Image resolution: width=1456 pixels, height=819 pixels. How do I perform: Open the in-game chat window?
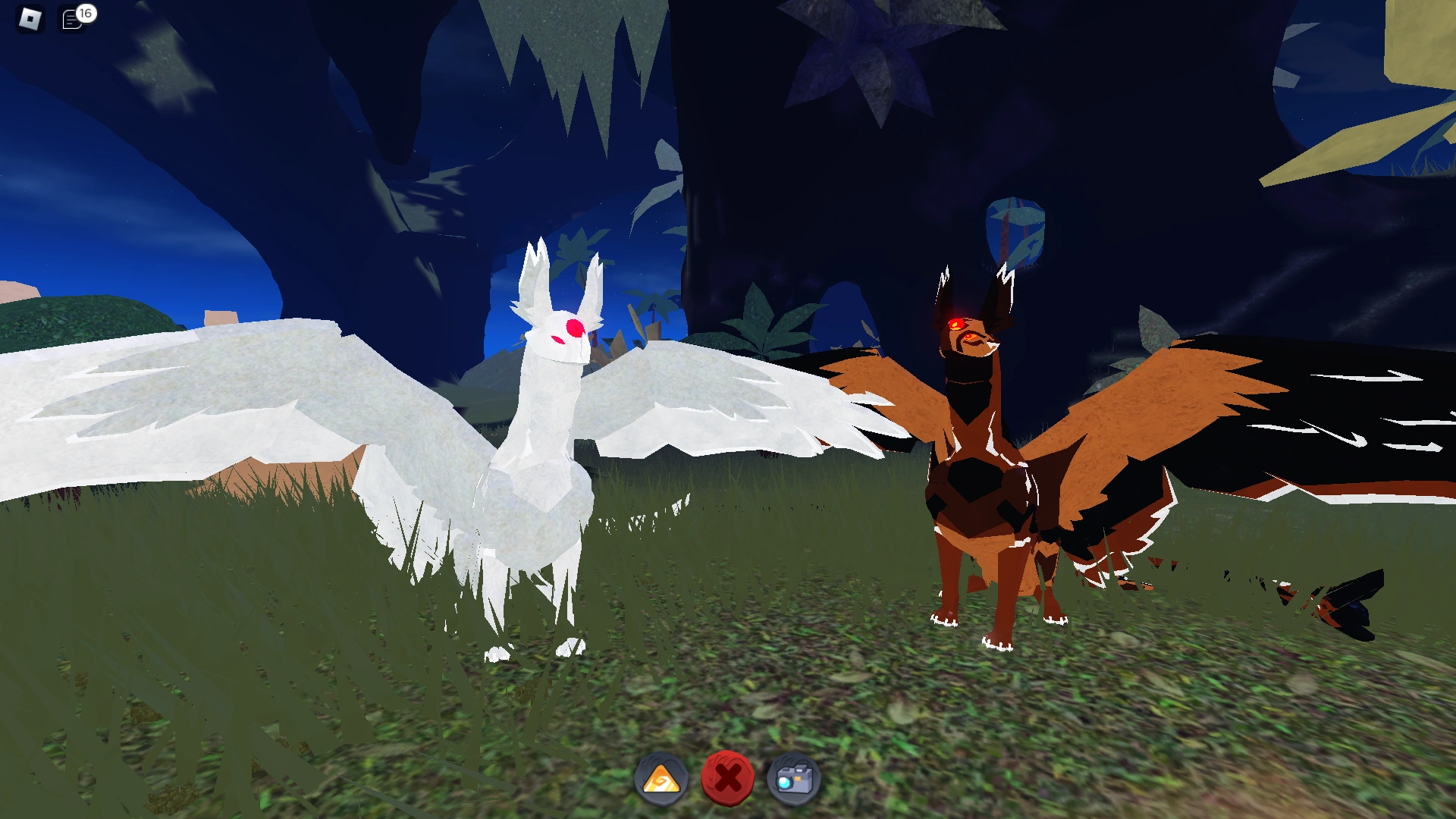coord(71,17)
